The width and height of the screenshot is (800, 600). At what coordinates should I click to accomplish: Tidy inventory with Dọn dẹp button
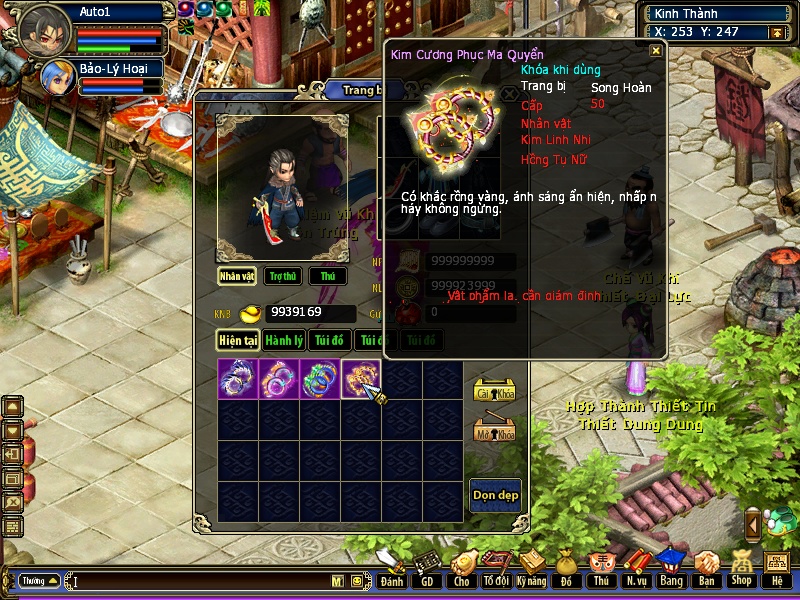click(495, 495)
